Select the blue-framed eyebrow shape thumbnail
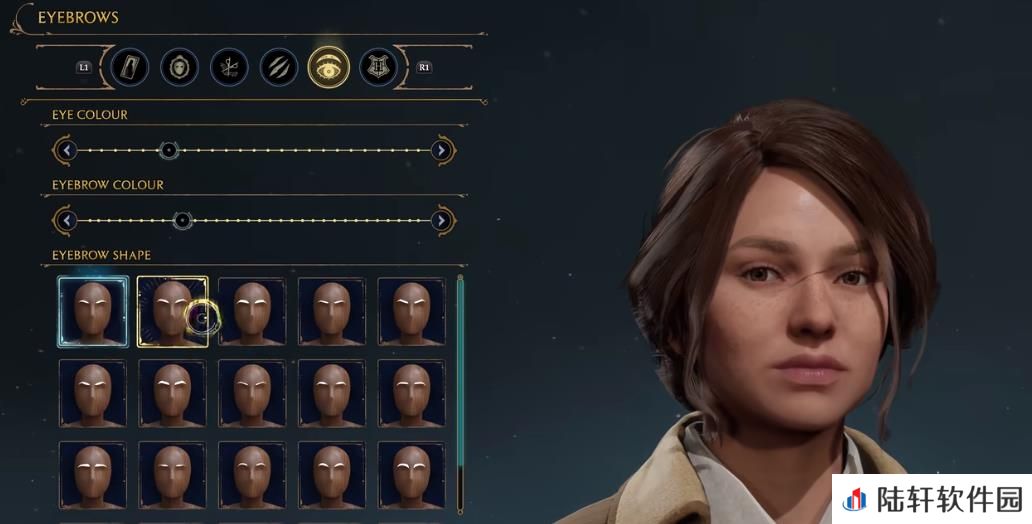 point(93,311)
